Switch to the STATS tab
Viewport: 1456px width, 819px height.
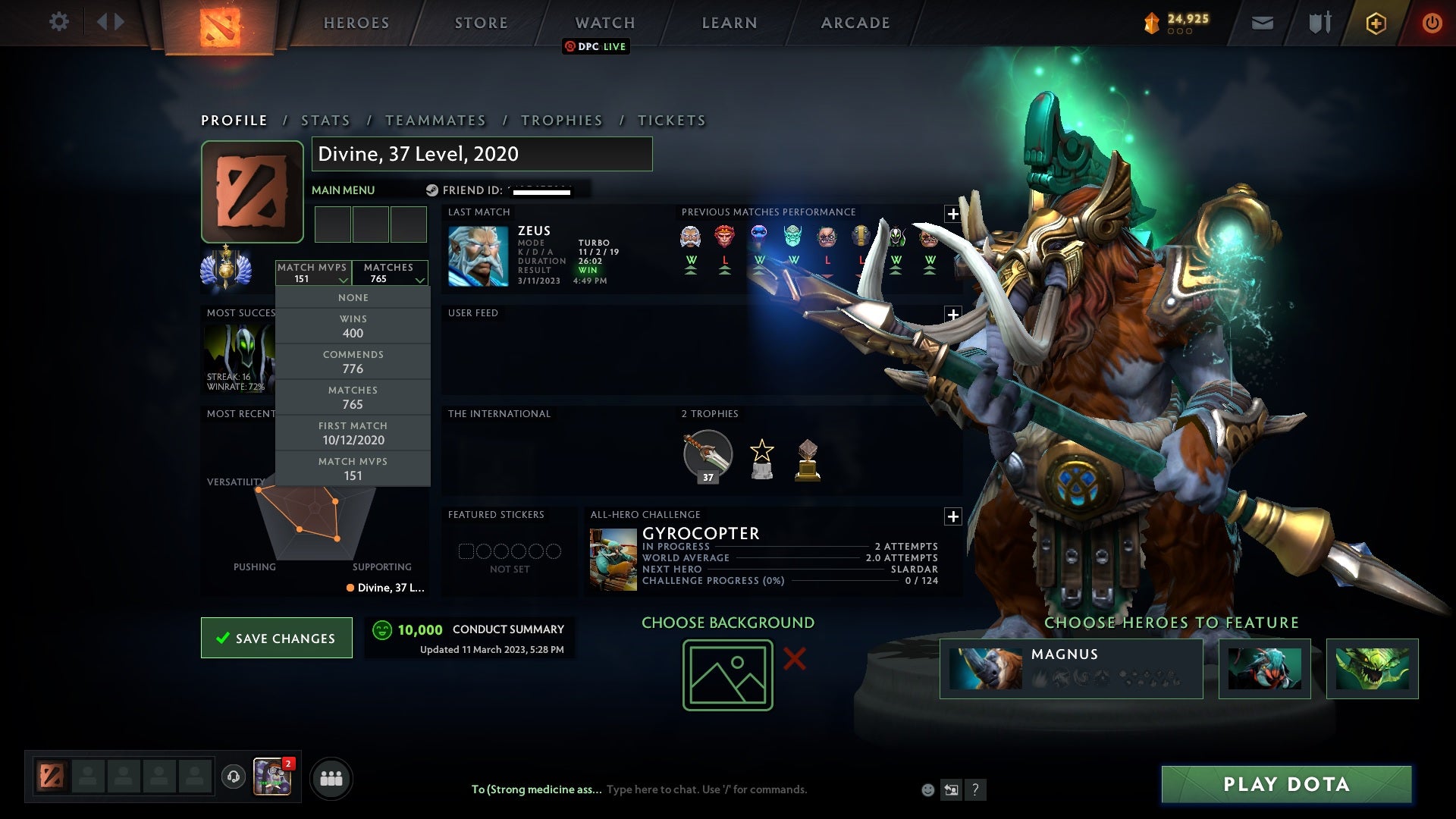click(x=325, y=120)
